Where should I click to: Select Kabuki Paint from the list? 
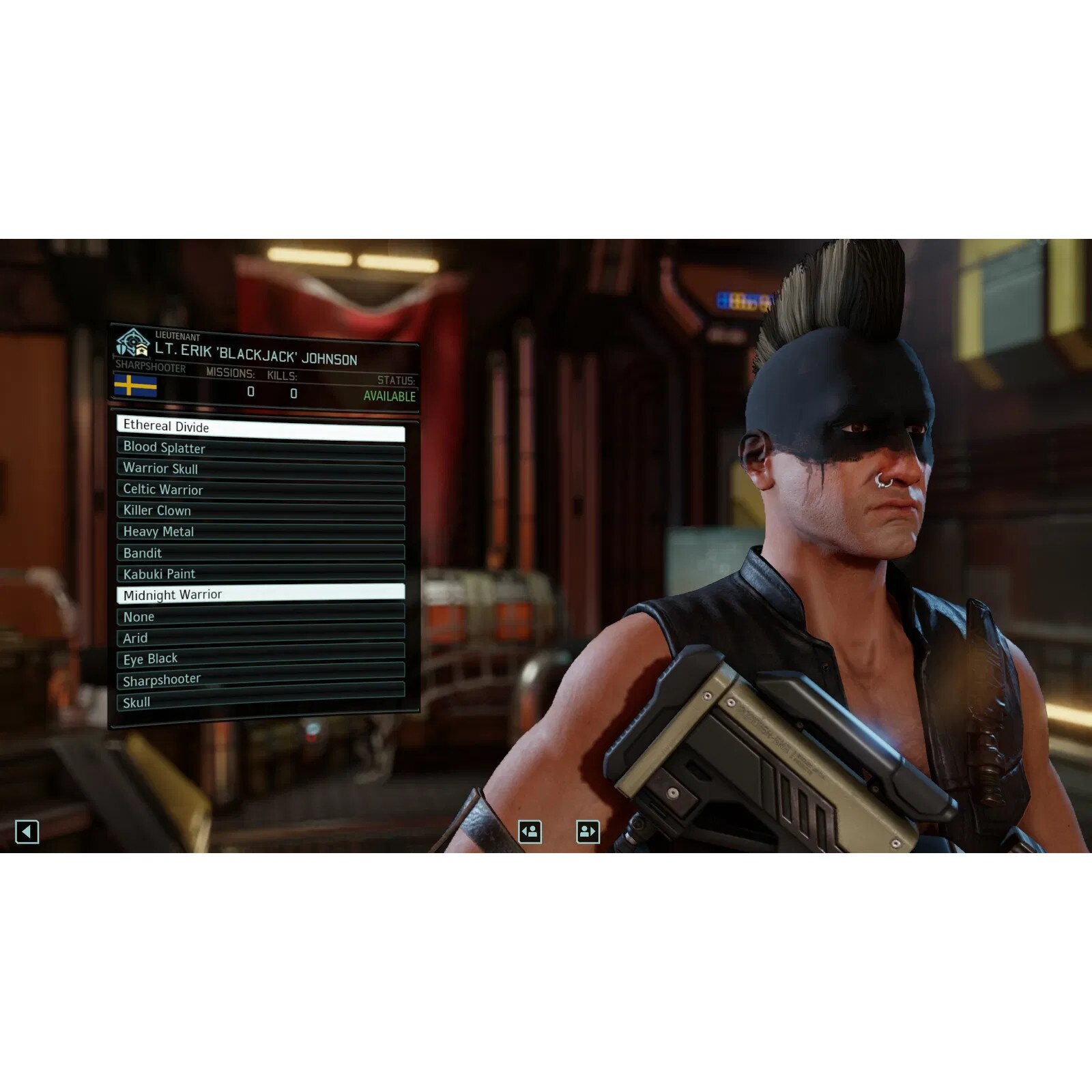click(x=261, y=573)
